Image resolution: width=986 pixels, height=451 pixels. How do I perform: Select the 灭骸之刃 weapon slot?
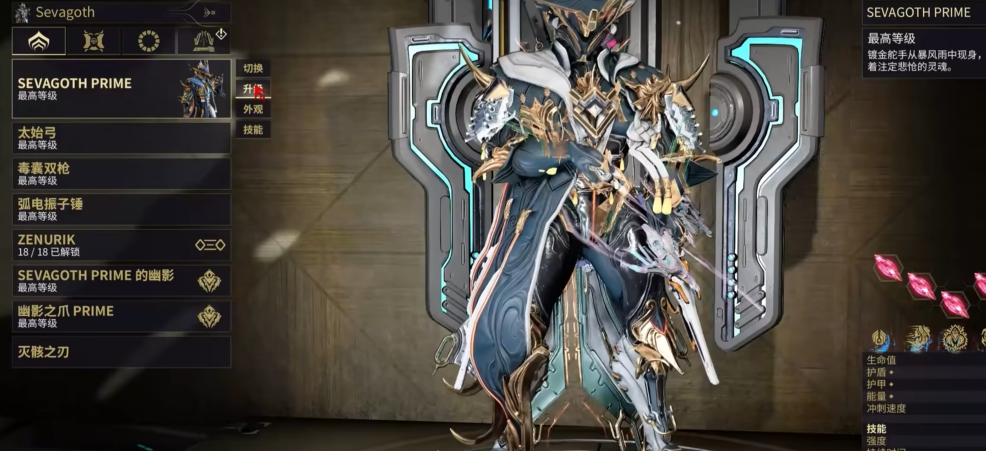[121, 352]
